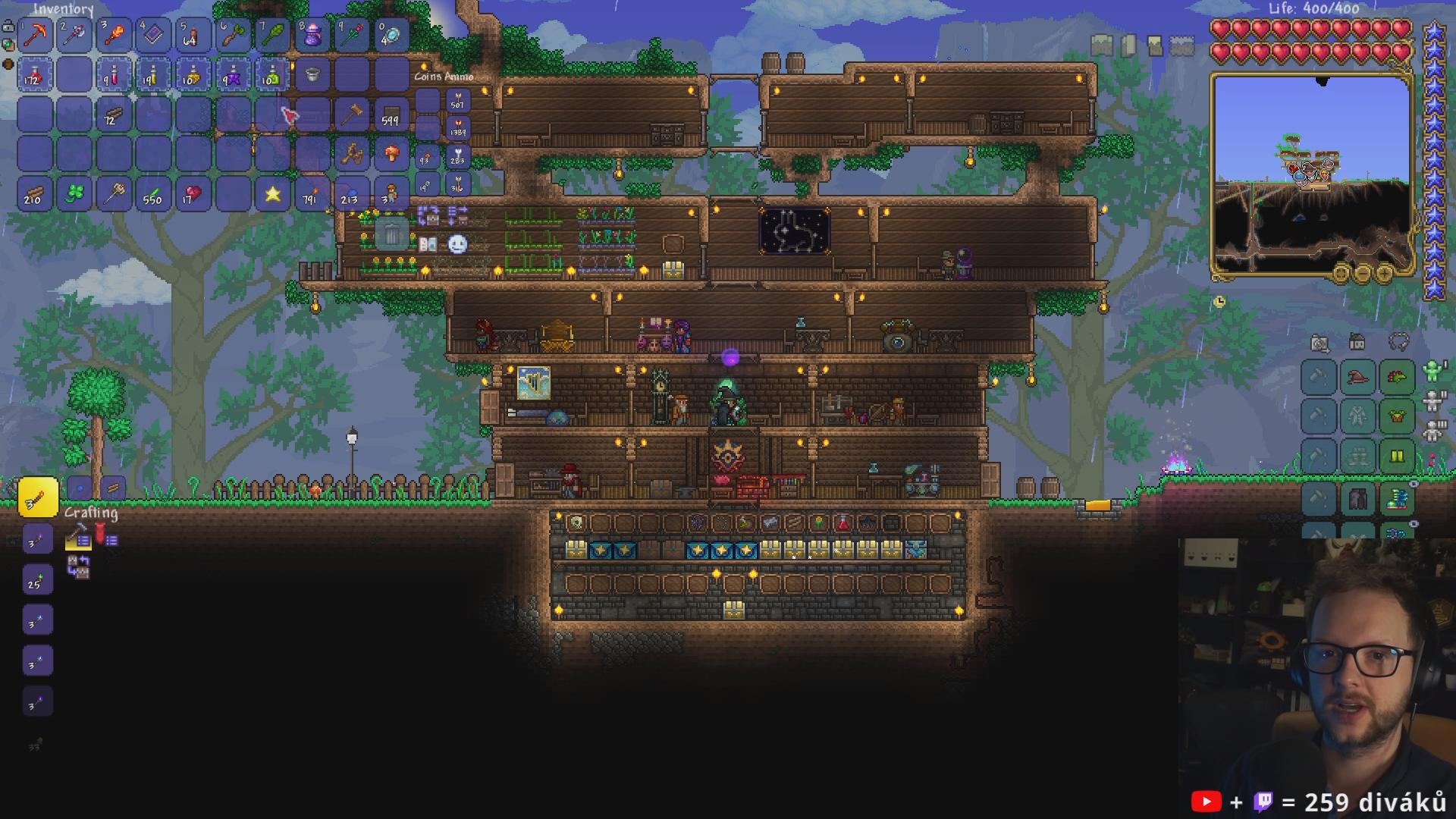Click the empty bucket inventory slot
This screenshot has height=819, width=1456.
coord(312,74)
